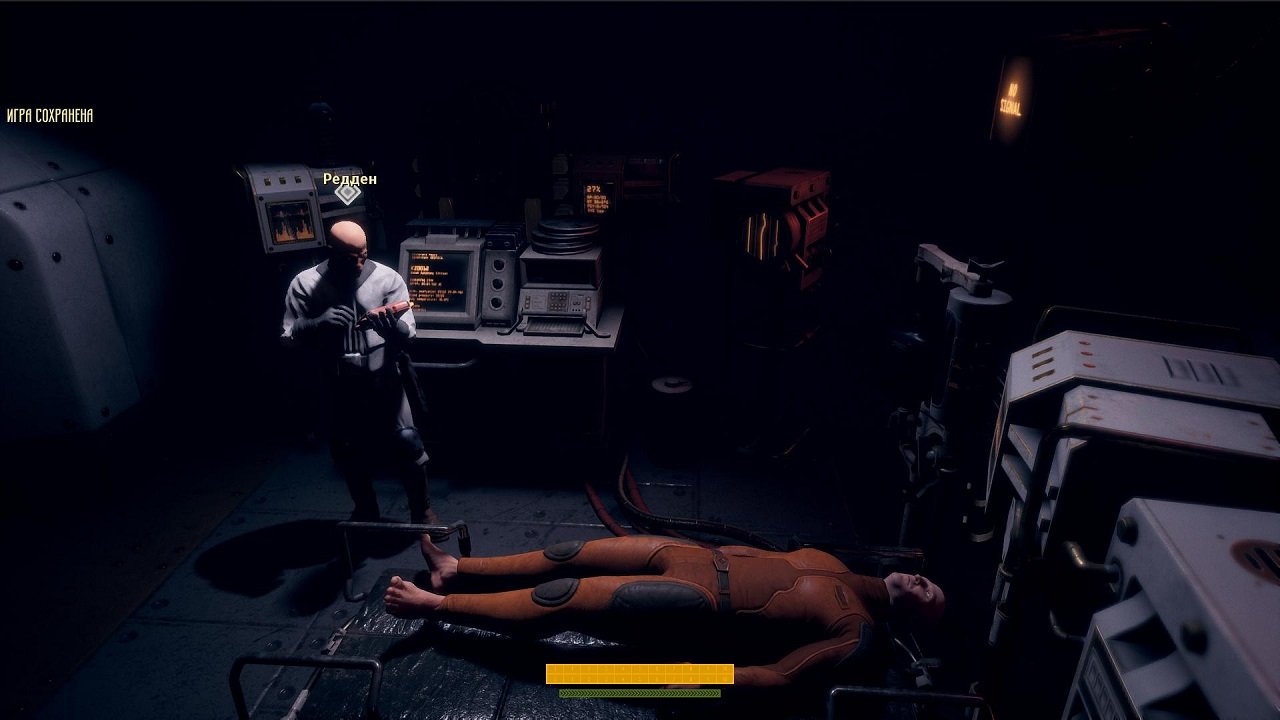Expand the character nameplate Редден

coord(350,178)
